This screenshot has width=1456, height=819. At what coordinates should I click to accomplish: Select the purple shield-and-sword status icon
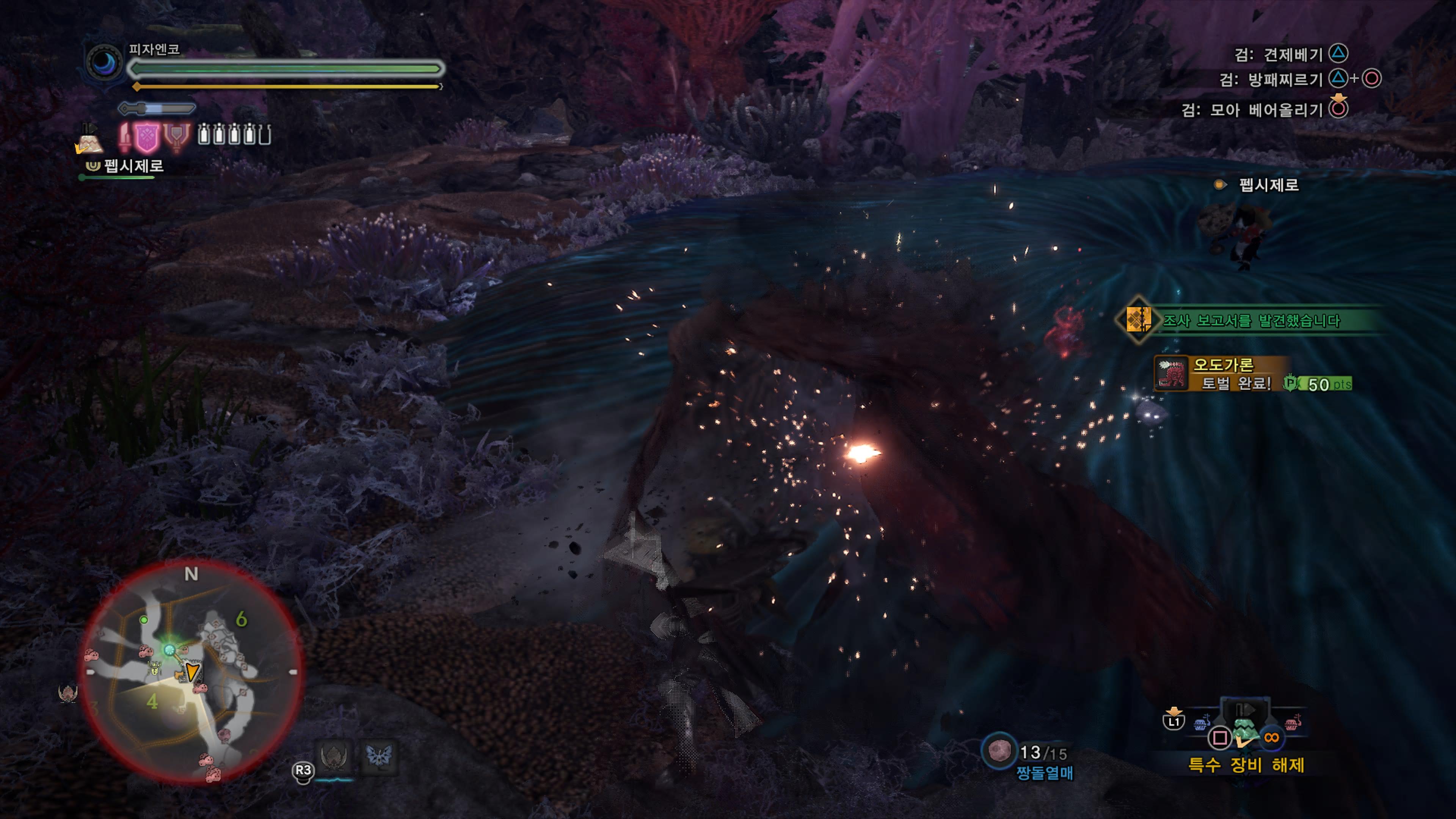tap(176, 137)
